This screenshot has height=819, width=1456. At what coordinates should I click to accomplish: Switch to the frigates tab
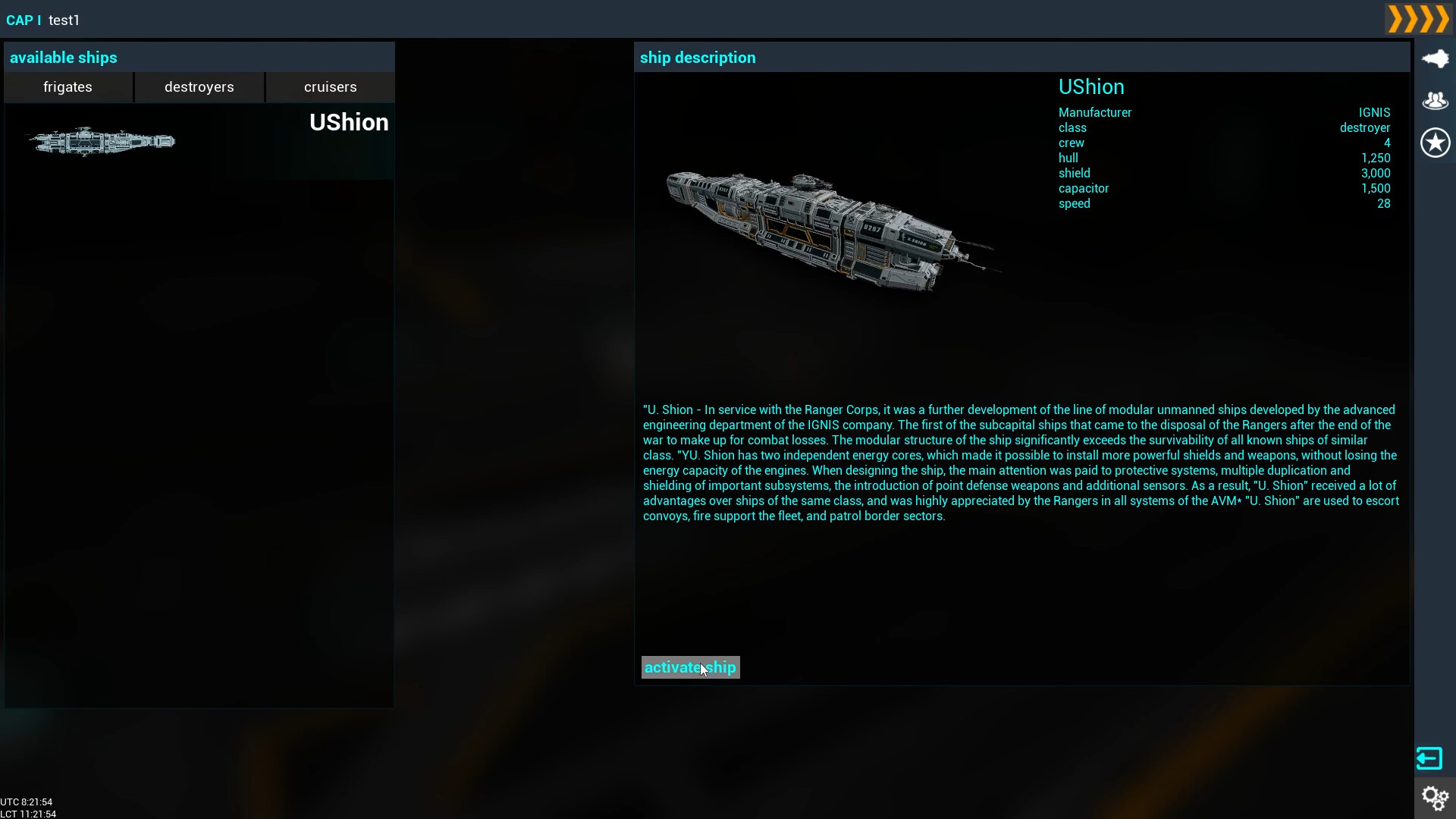coord(67,87)
